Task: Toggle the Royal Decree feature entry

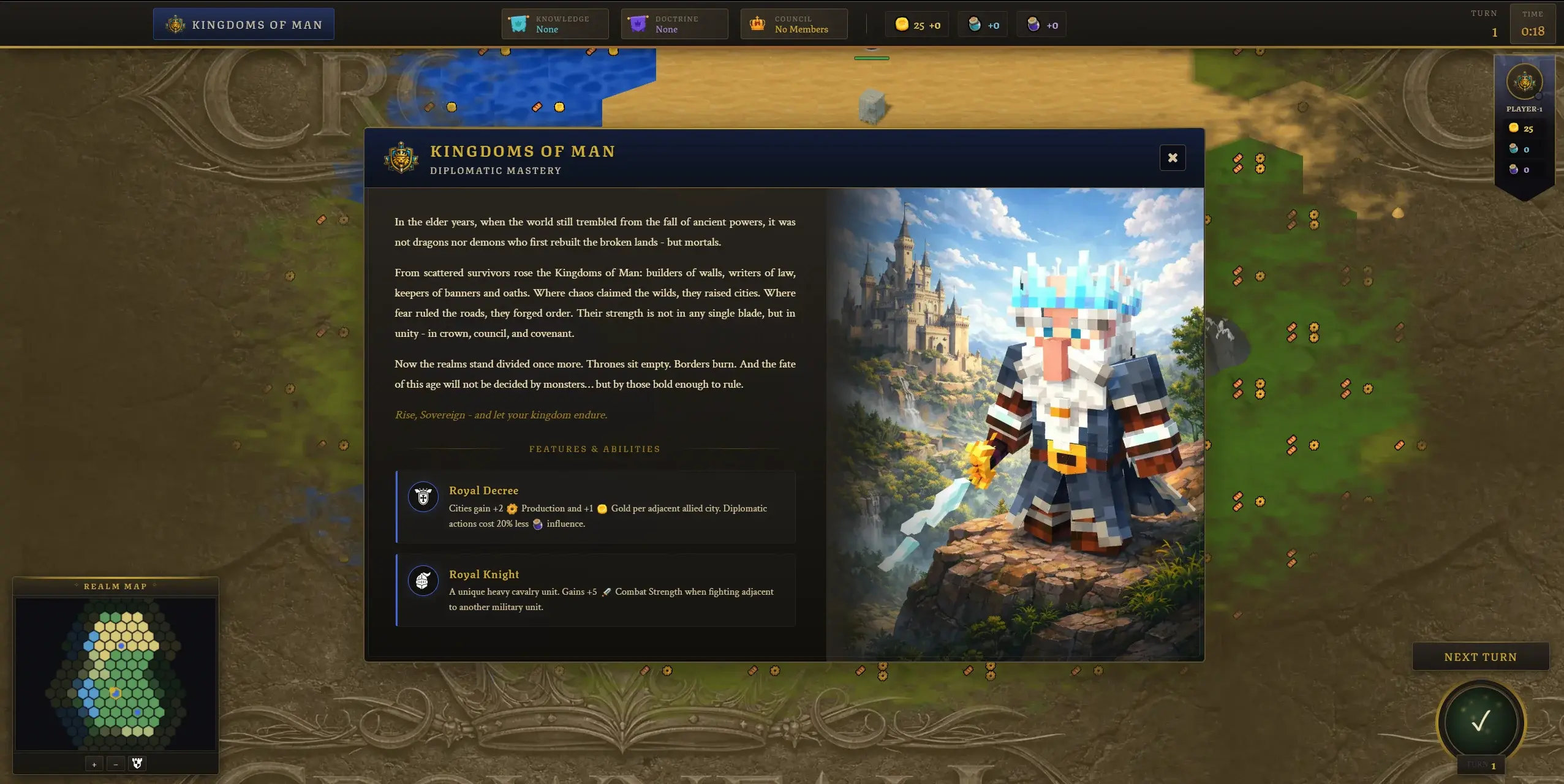Action: (594, 507)
